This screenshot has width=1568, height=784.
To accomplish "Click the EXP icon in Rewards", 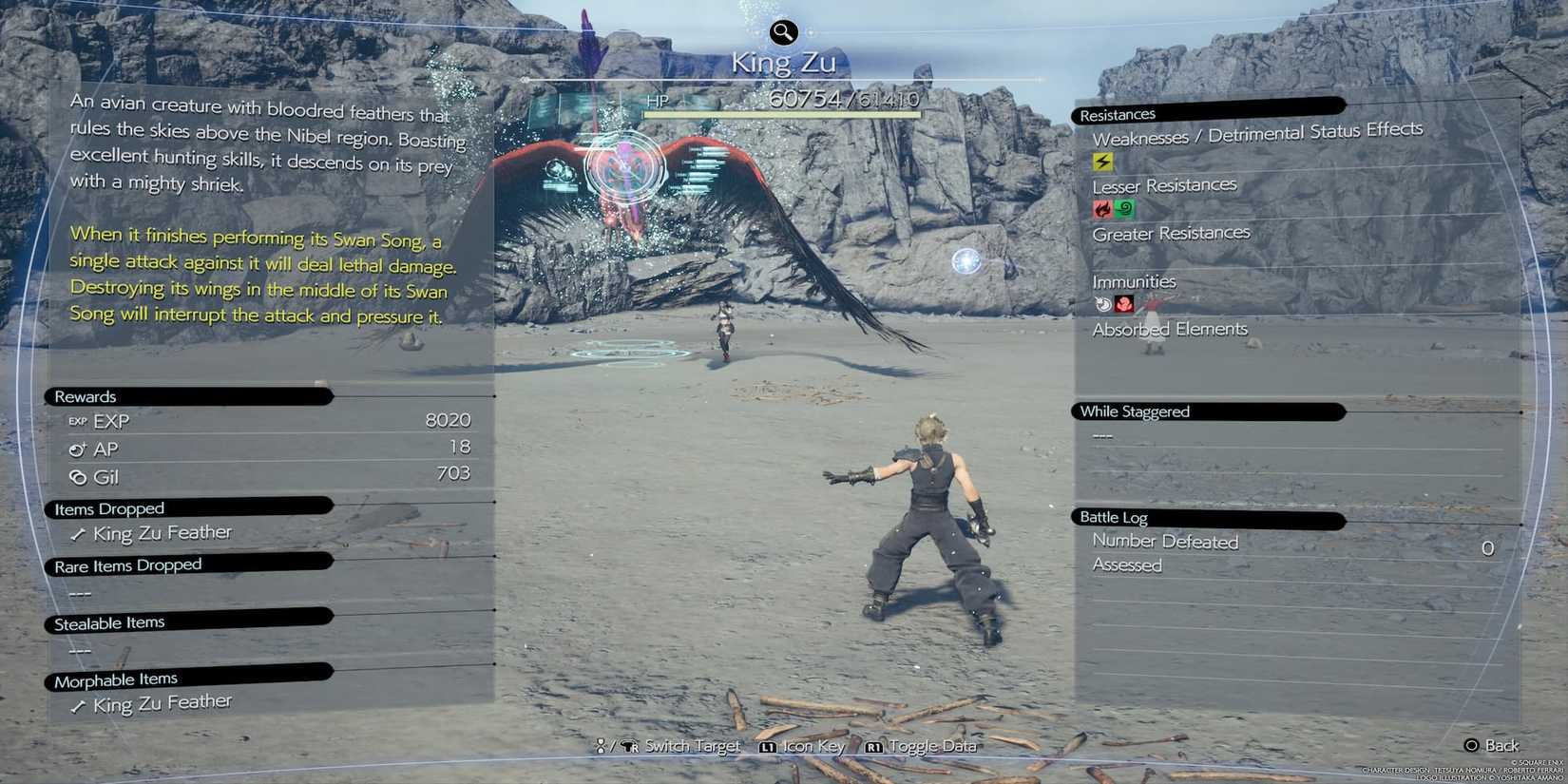I will [78, 420].
